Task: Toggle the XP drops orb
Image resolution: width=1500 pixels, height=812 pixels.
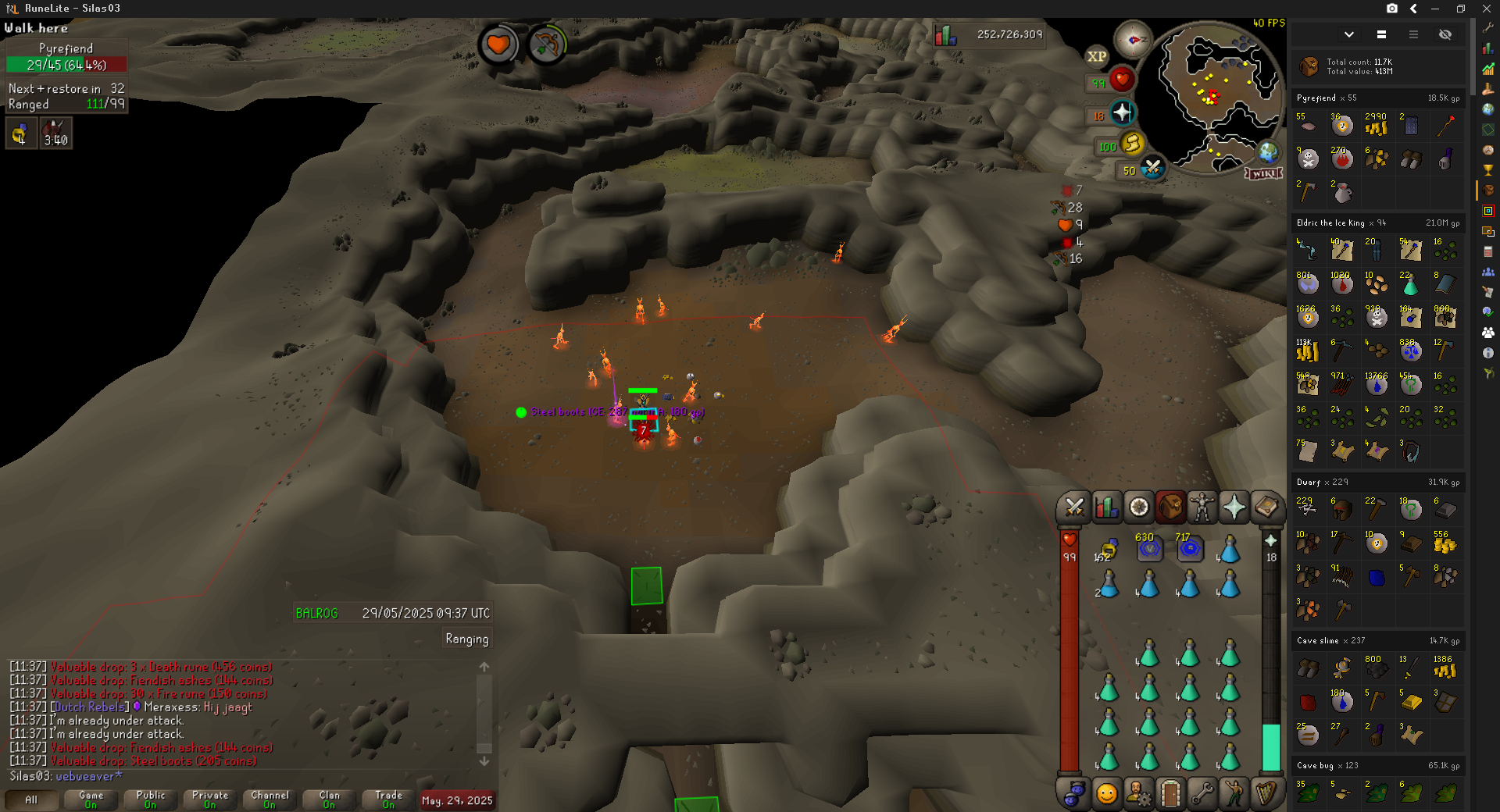Action: pos(1097,56)
